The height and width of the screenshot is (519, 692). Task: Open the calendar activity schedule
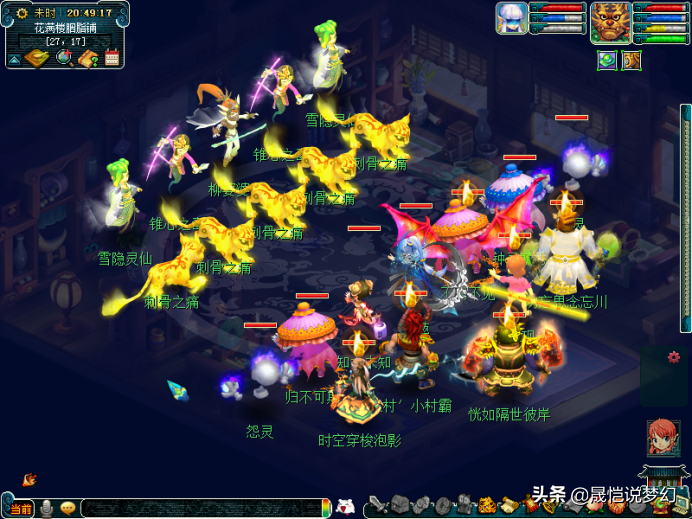[x=111, y=57]
